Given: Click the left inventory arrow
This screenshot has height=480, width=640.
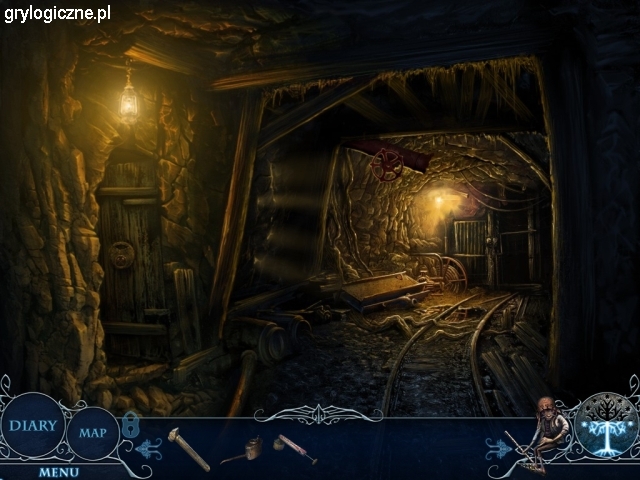Looking at the screenshot, I should point(151,449).
